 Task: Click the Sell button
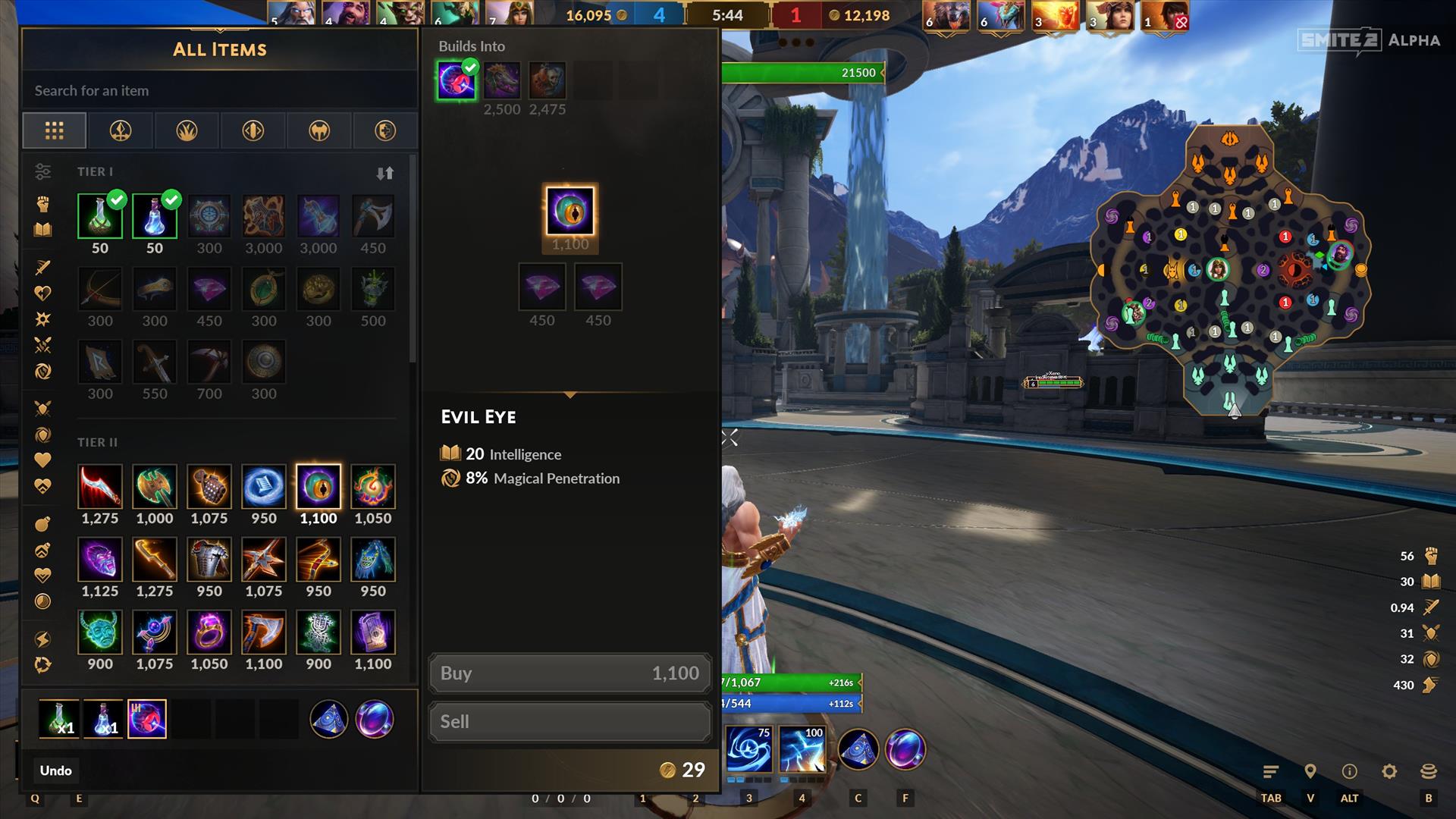pos(570,722)
